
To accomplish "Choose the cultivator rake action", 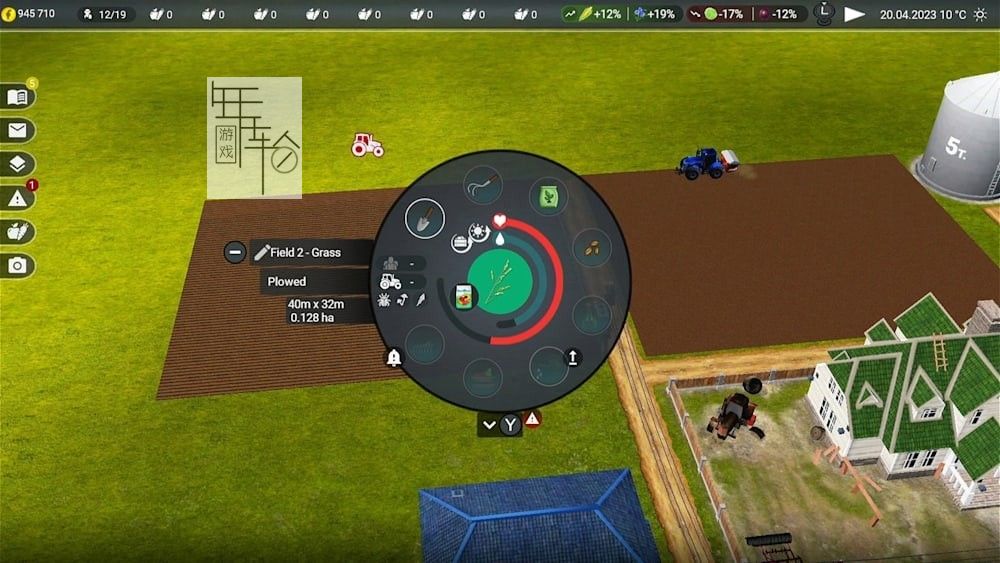I will coord(482,186).
